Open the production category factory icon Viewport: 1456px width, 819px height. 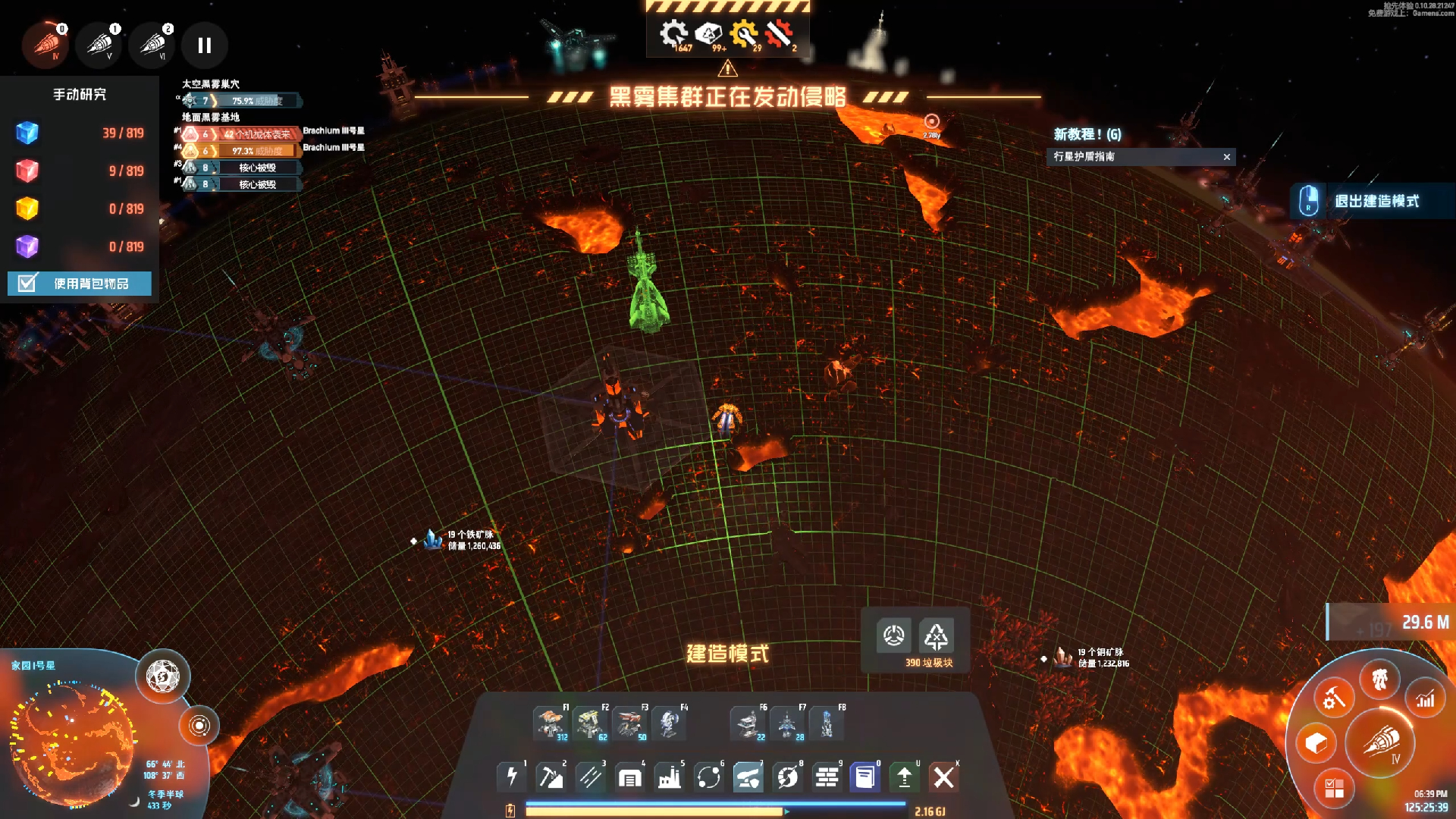tap(669, 777)
